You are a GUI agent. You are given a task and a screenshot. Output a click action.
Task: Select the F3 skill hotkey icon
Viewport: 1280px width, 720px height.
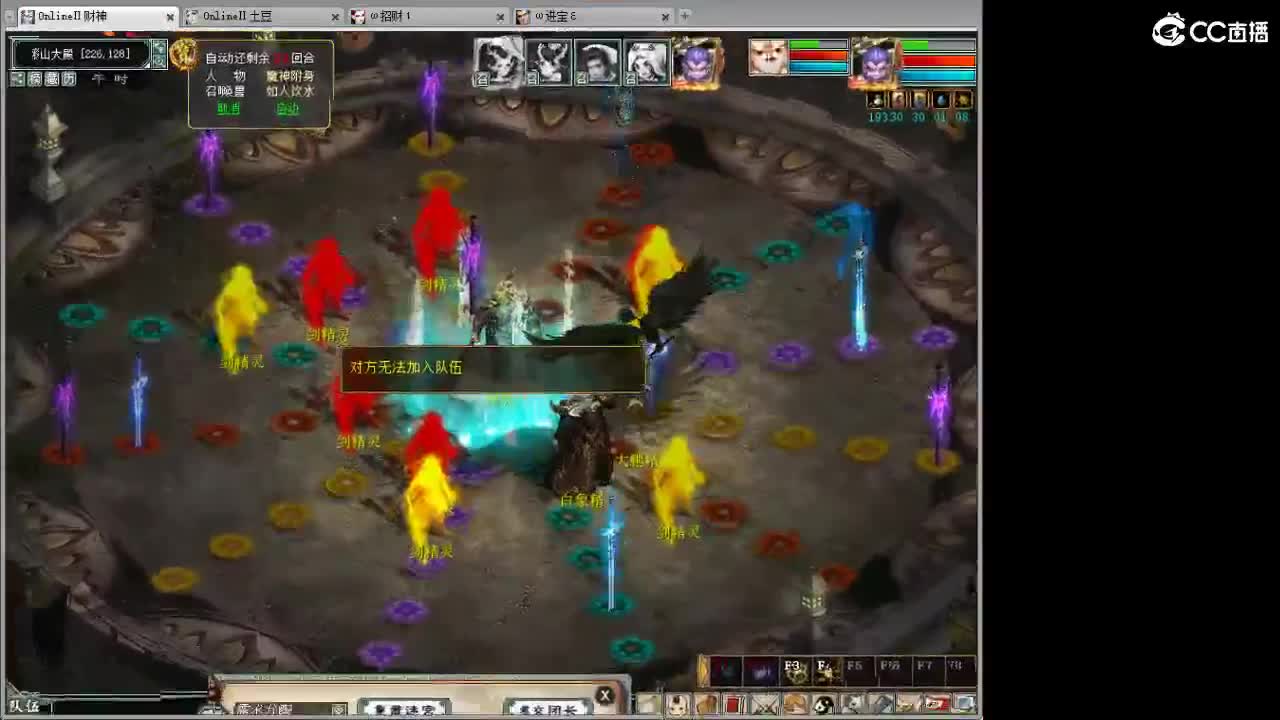(796, 672)
